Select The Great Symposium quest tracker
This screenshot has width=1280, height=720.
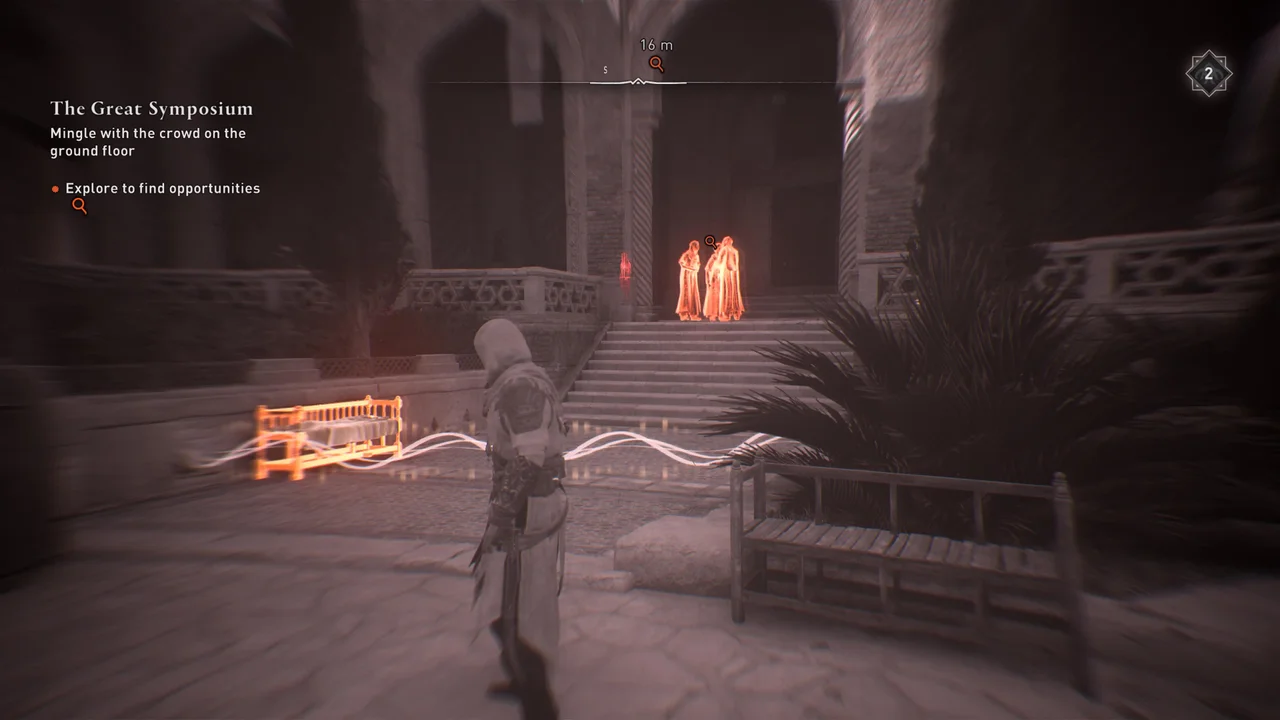(x=151, y=109)
